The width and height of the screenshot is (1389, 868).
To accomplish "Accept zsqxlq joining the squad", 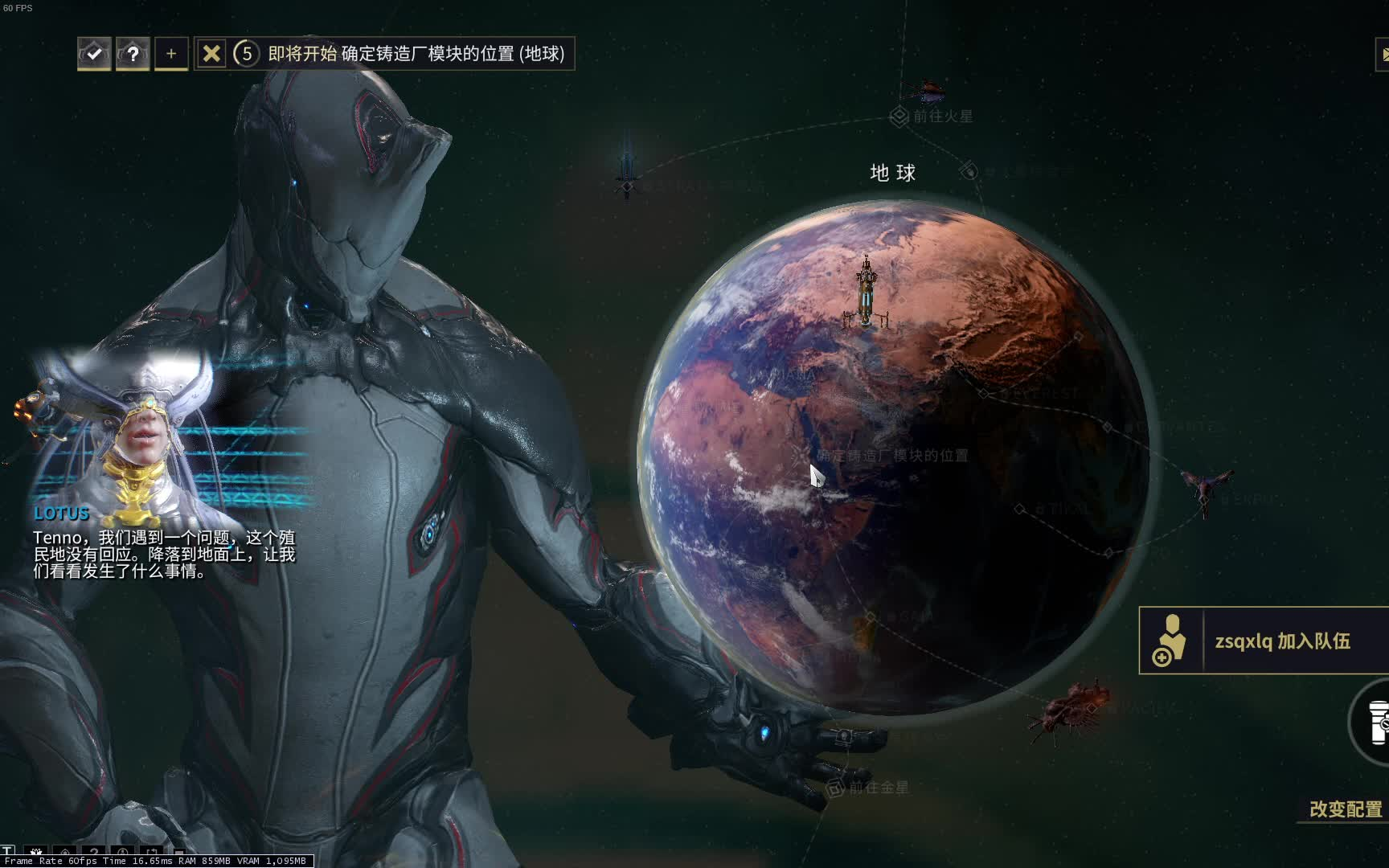I will (x=1284, y=643).
